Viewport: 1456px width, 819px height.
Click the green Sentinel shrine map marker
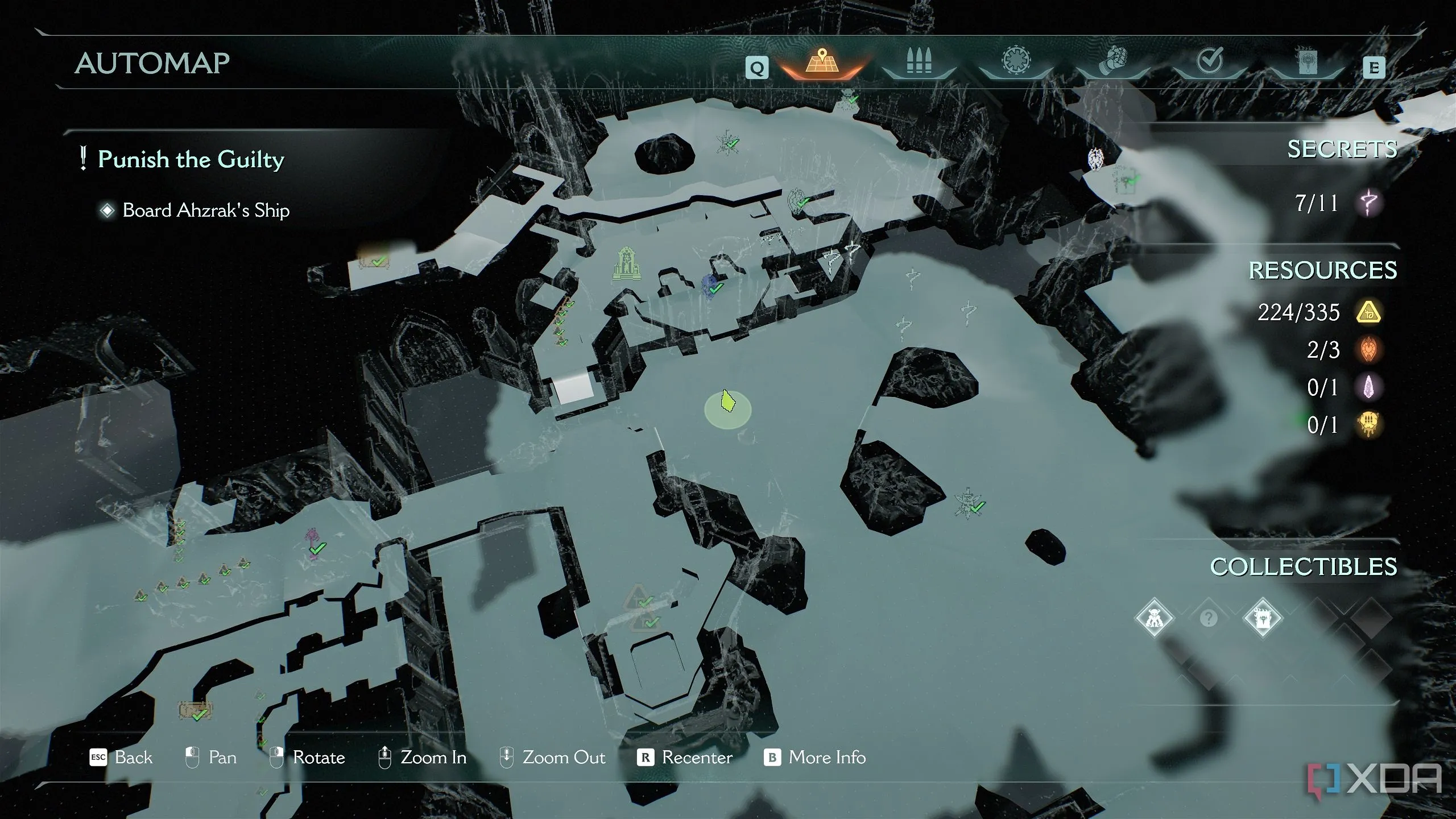[626, 263]
